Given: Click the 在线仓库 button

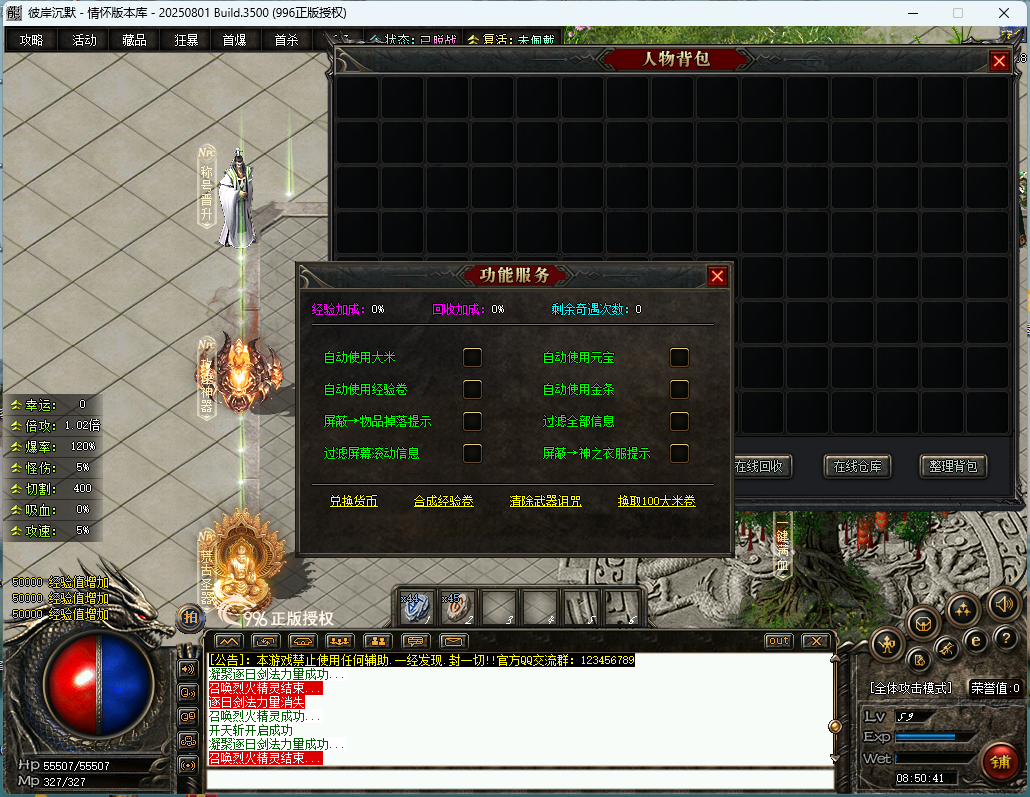Looking at the screenshot, I should click(x=857, y=466).
